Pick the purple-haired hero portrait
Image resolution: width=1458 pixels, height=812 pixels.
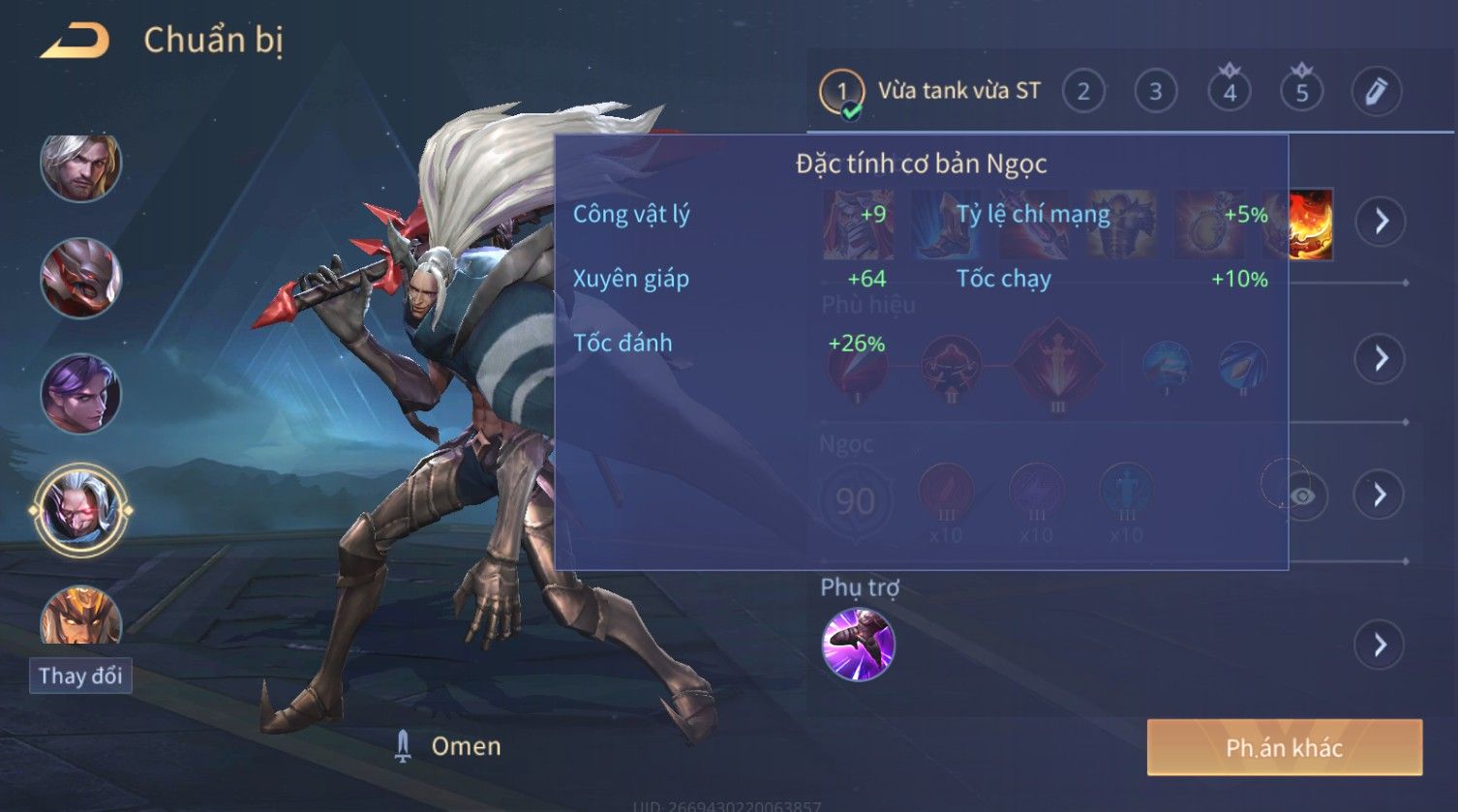click(x=80, y=394)
